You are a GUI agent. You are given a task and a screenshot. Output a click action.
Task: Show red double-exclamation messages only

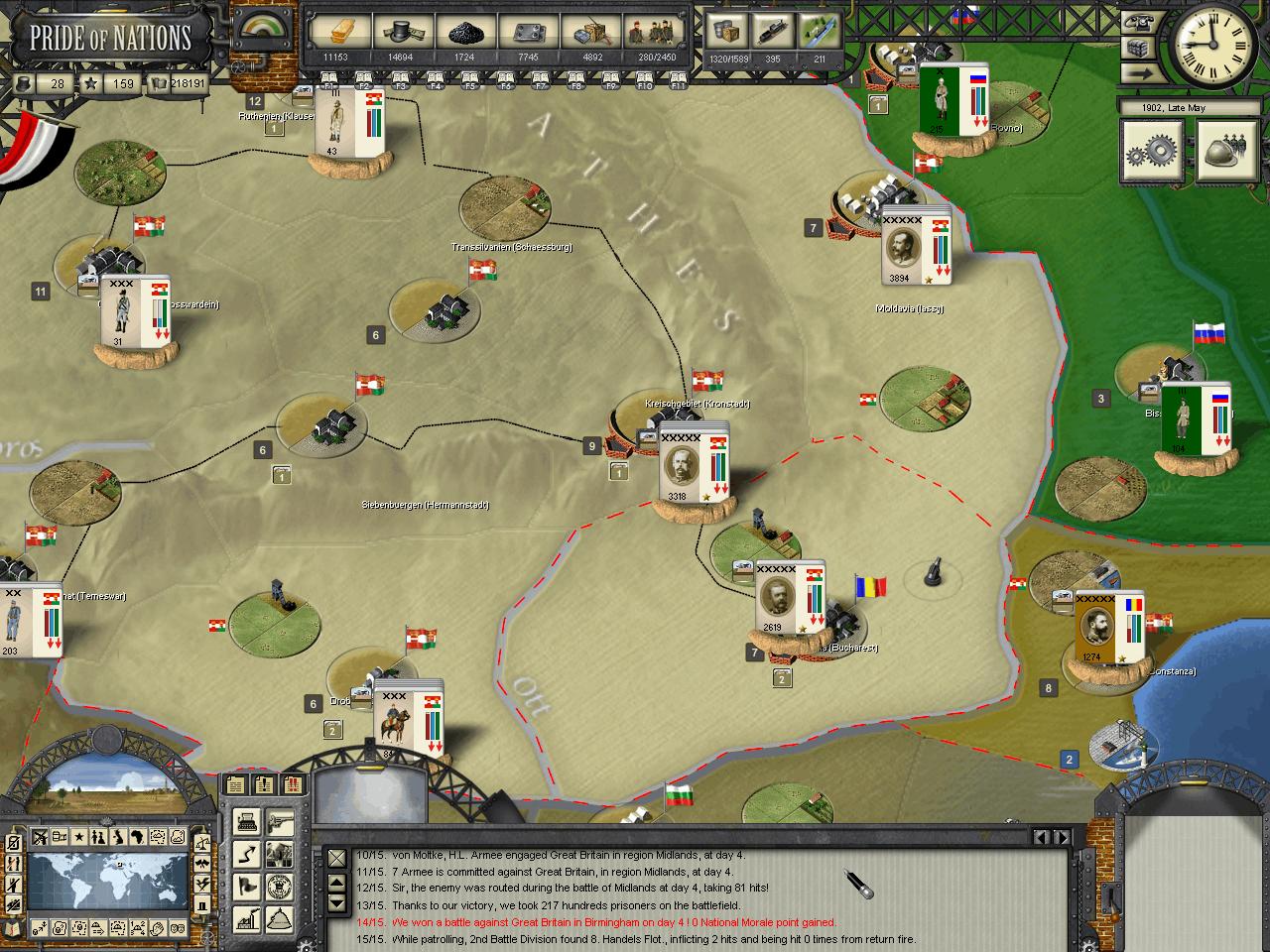(293, 785)
